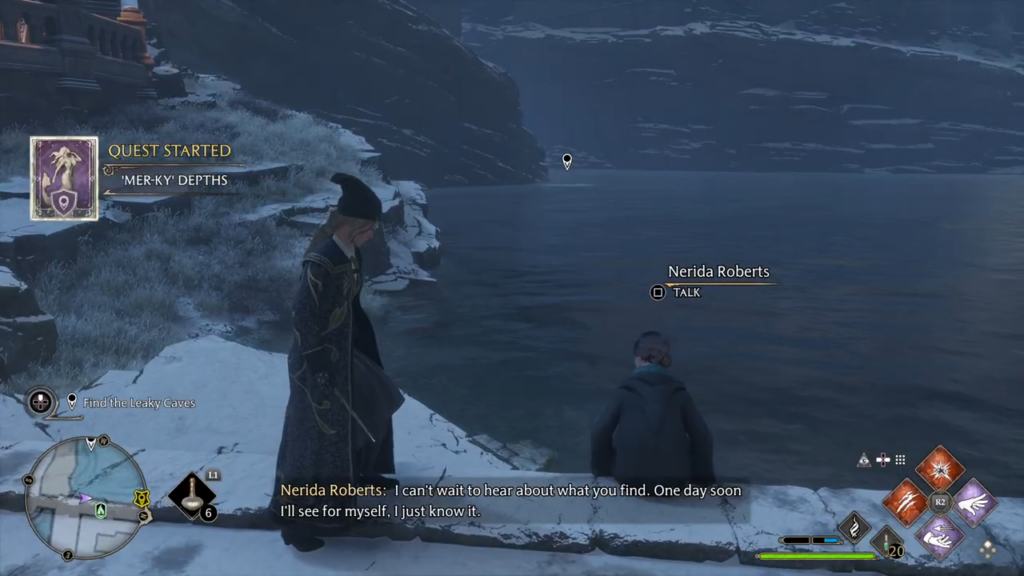This screenshot has height=576, width=1024.
Task: Activate the white flame ancient magic icon
Action: coord(854,526)
